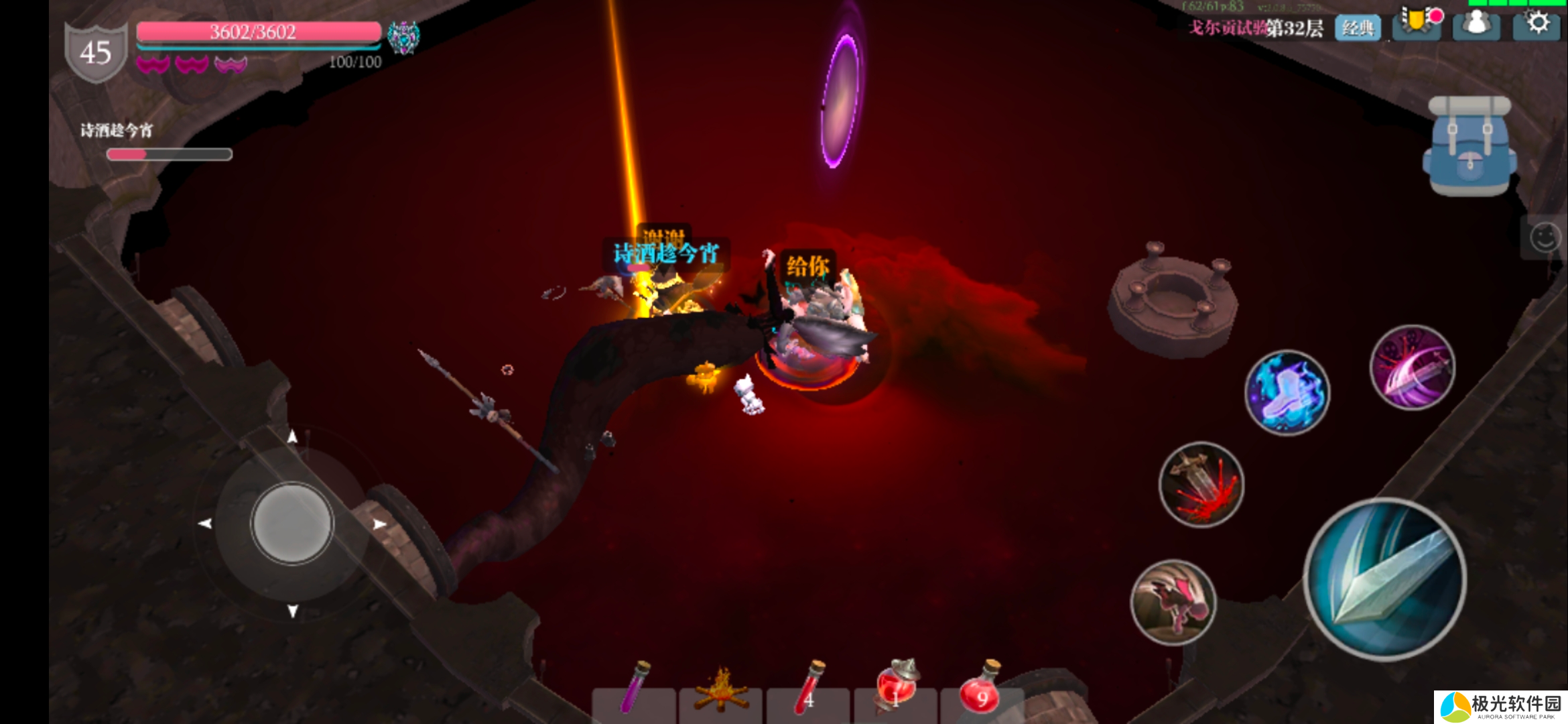Tap the virtual joystick knob
Viewport: 1568px width, 724px height.
click(292, 523)
